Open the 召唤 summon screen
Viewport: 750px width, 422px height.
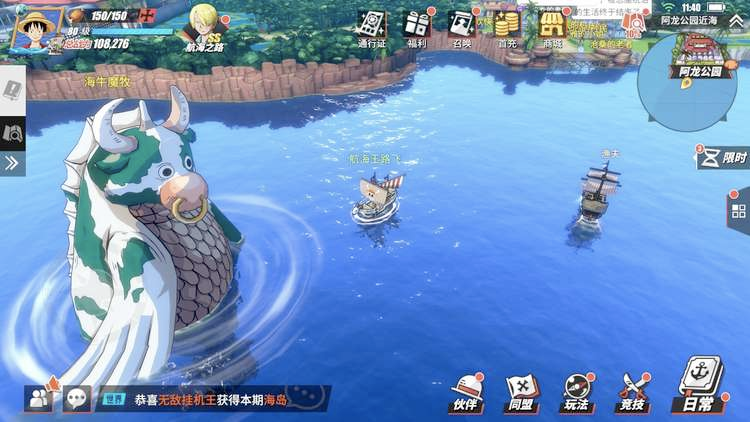coord(461,26)
